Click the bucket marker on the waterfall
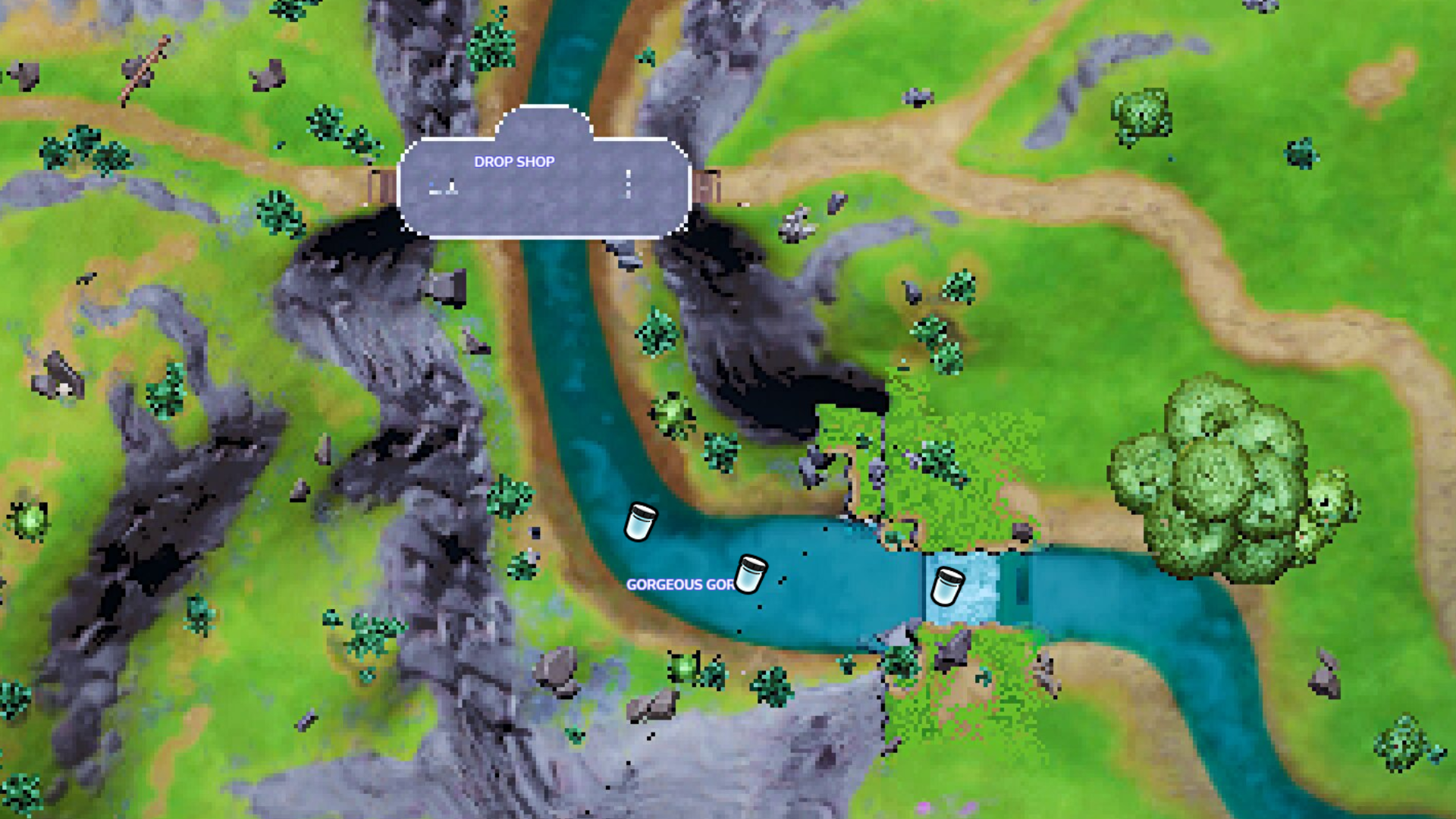This screenshot has height=819, width=1456. click(x=946, y=585)
